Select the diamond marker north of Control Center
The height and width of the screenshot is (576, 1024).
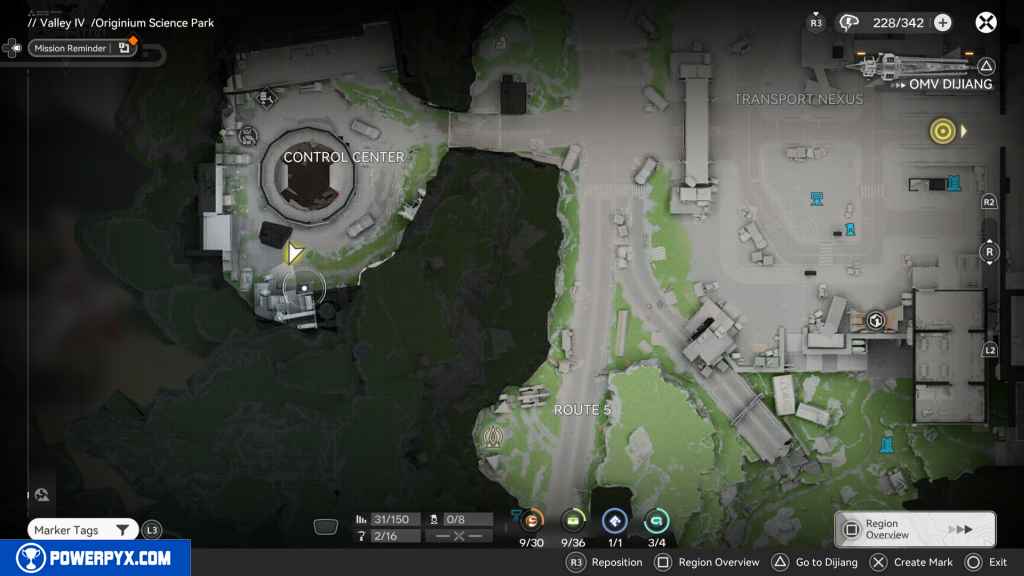265,97
